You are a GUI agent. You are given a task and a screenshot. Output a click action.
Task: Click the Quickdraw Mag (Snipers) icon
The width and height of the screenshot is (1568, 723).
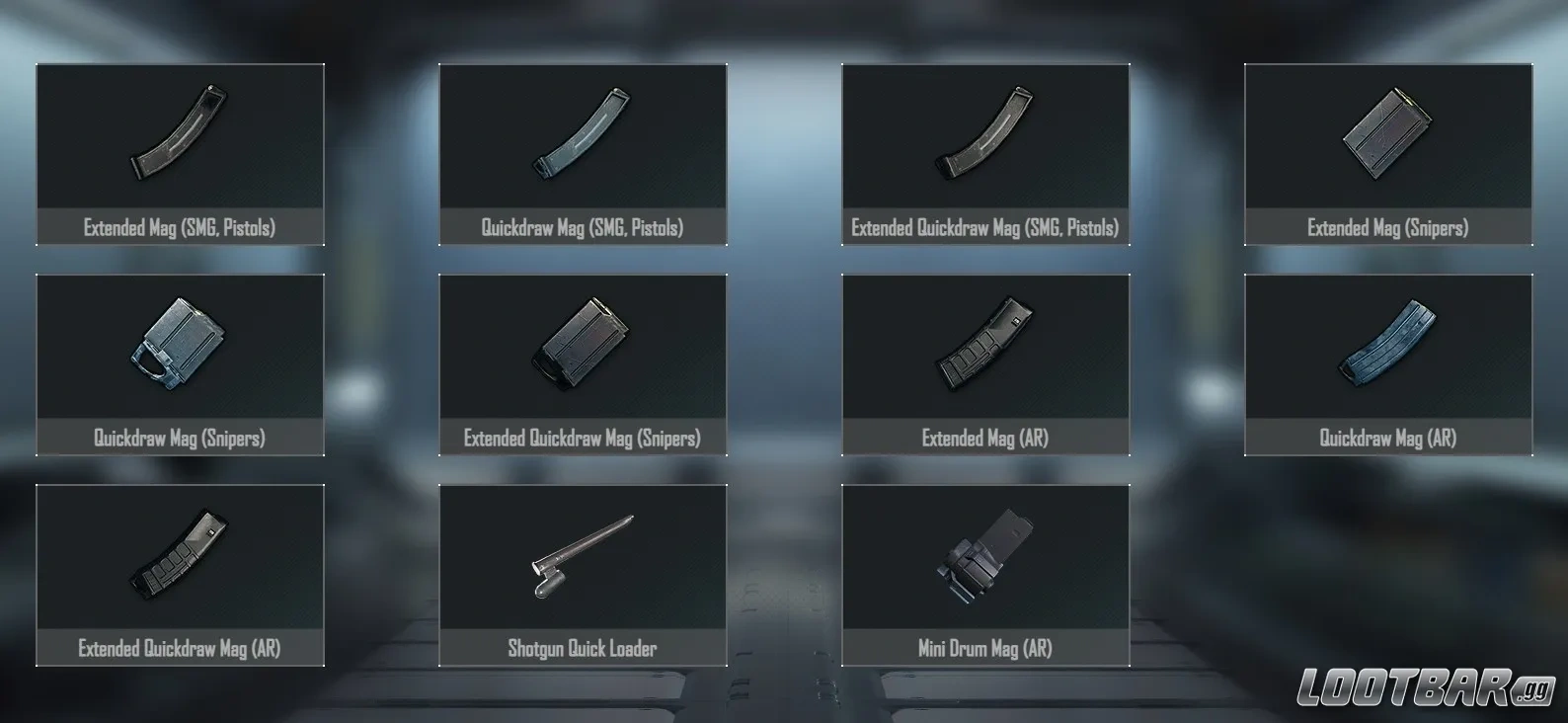click(x=180, y=348)
